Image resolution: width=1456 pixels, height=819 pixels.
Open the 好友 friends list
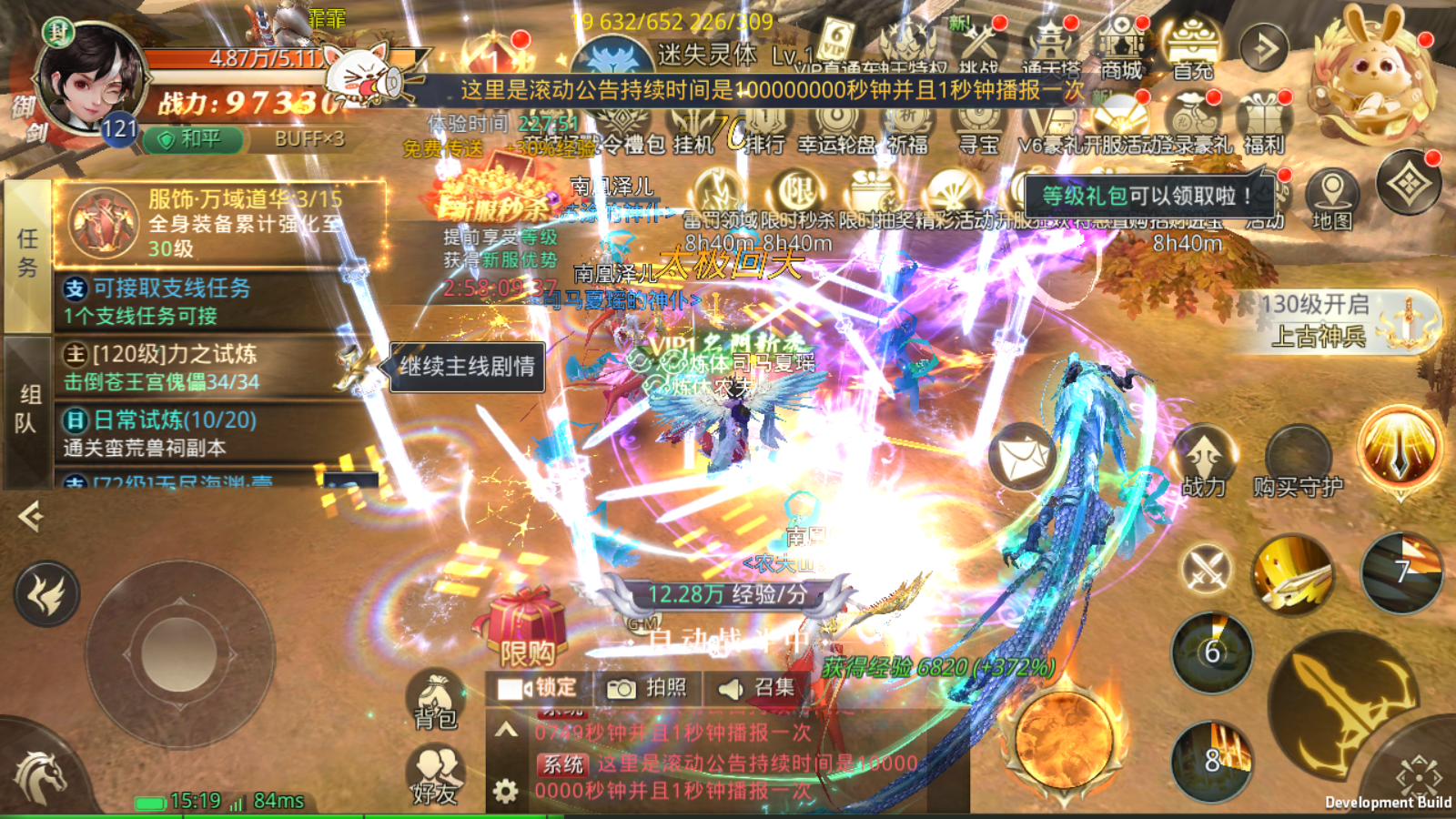tap(435, 775)
